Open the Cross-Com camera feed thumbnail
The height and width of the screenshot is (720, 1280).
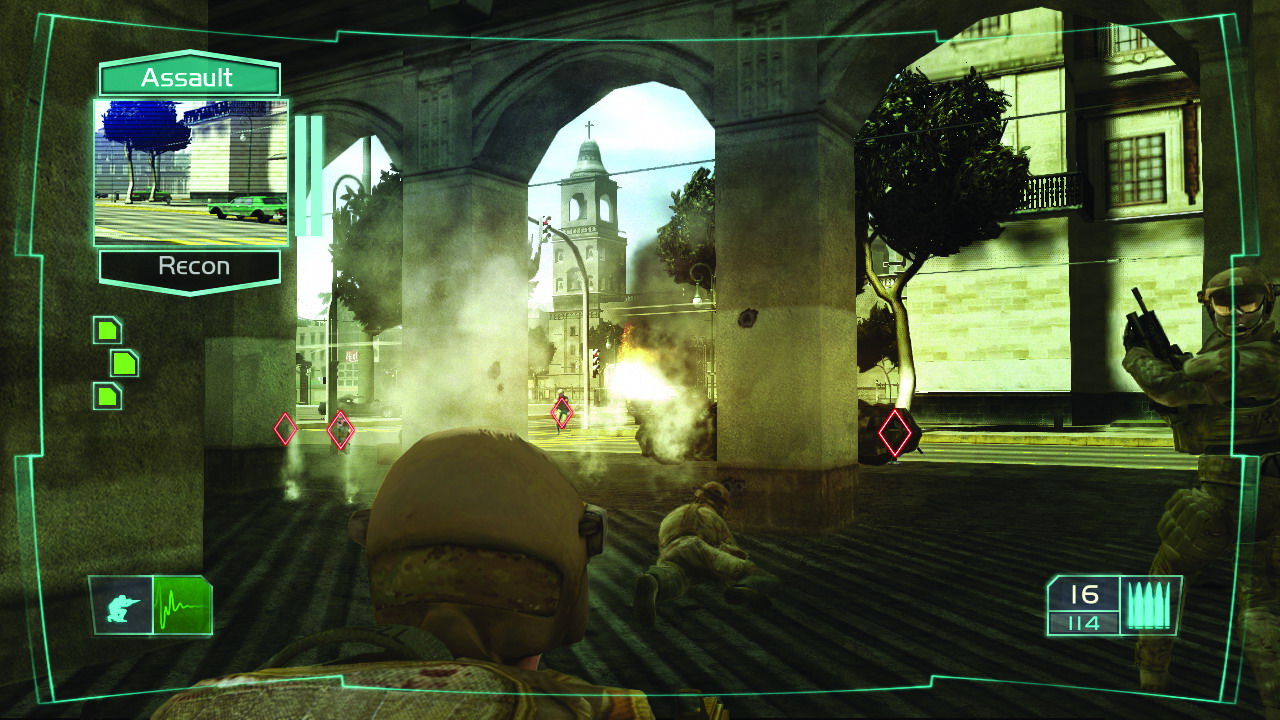pyautogui.click(x=191, y=172)
